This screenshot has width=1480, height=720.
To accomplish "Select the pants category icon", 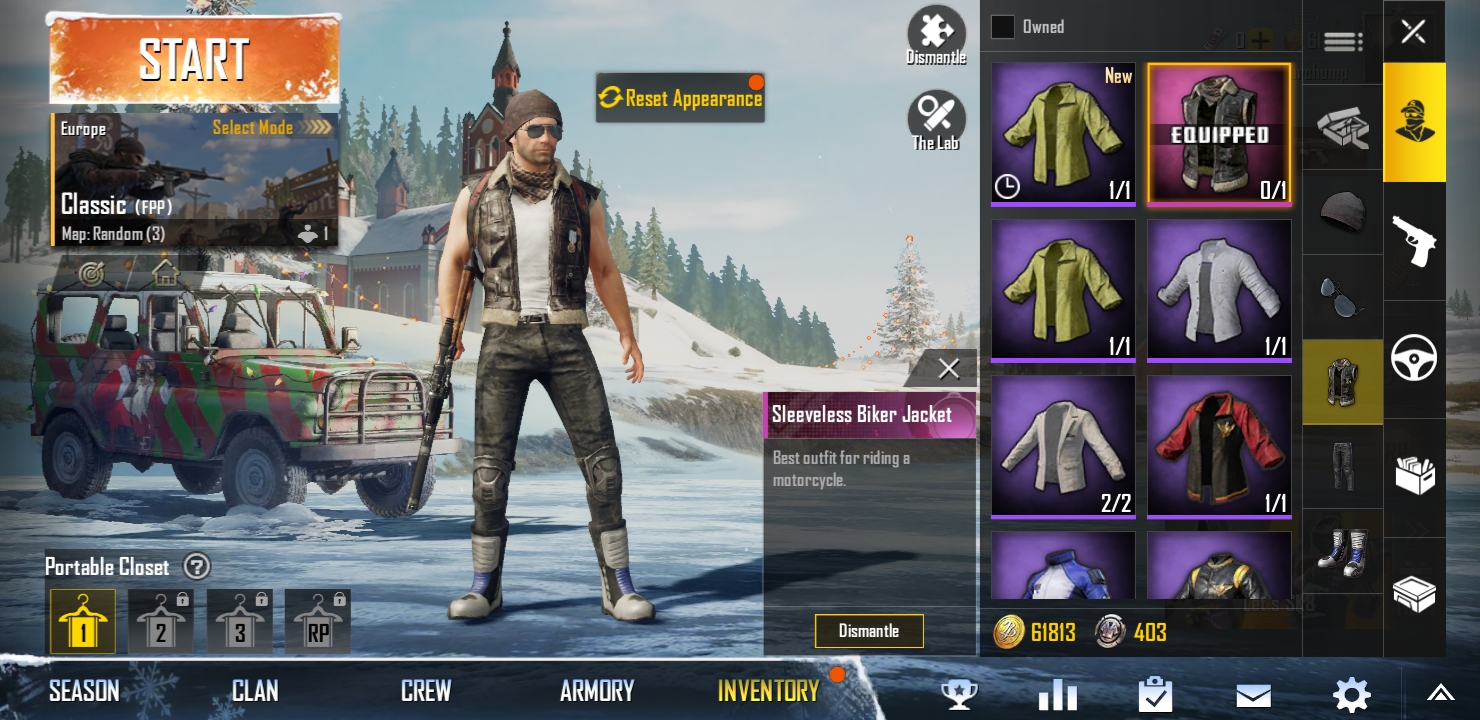I will pos(1342,467).
